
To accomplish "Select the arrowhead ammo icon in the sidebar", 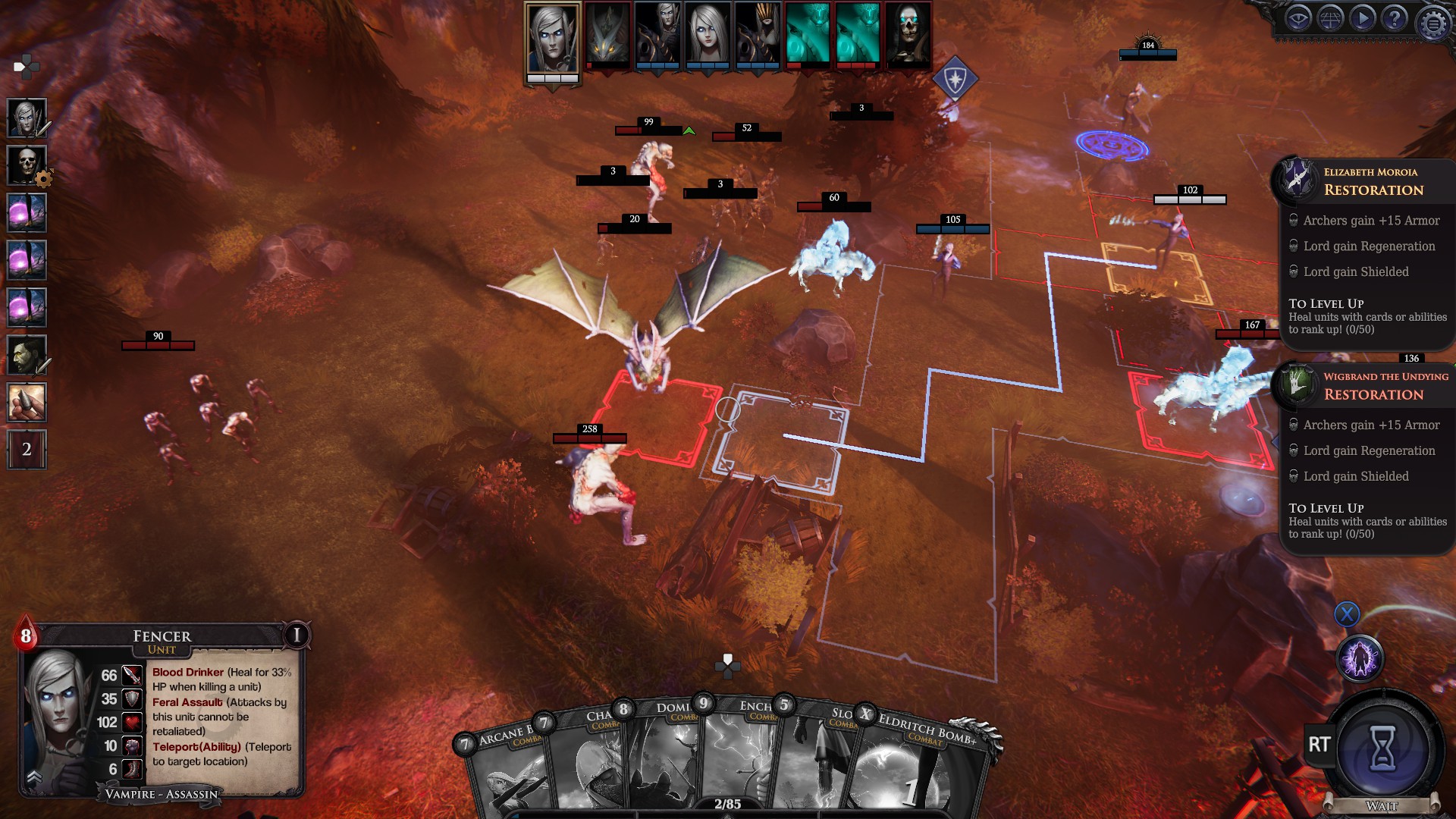I will [27, 400].
